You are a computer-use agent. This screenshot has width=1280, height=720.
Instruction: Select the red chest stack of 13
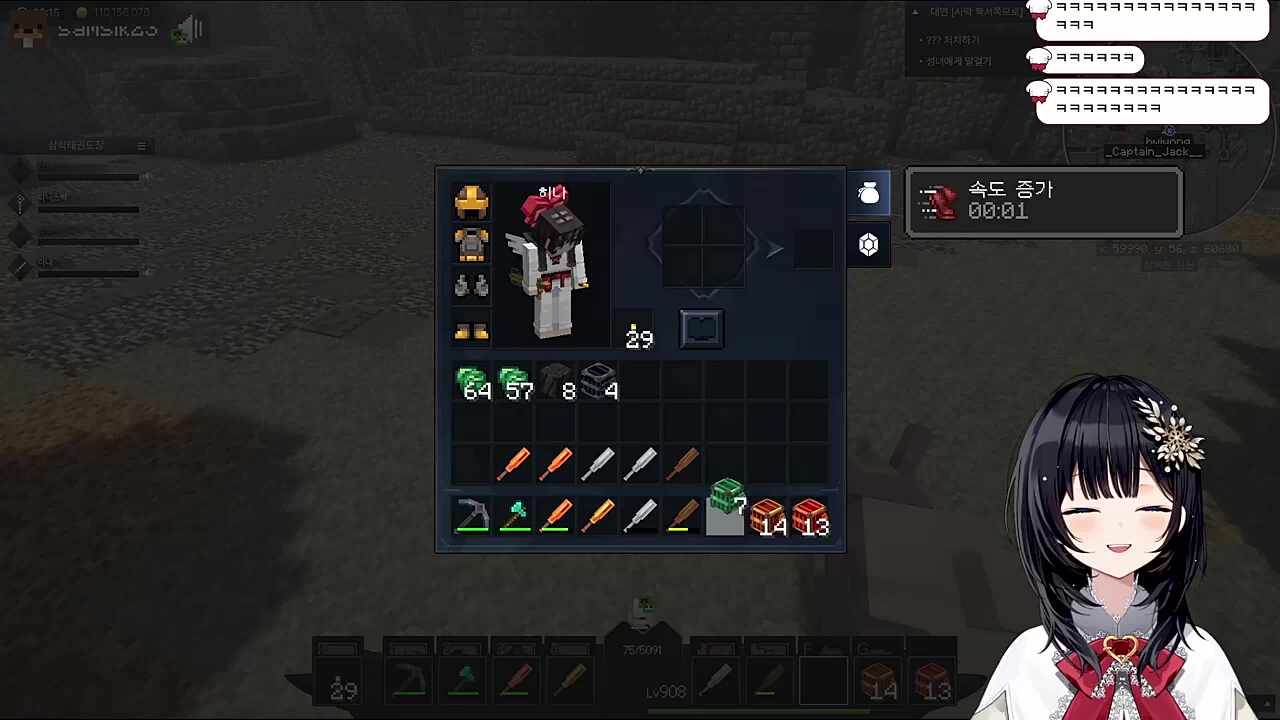(x=809, y=517)
